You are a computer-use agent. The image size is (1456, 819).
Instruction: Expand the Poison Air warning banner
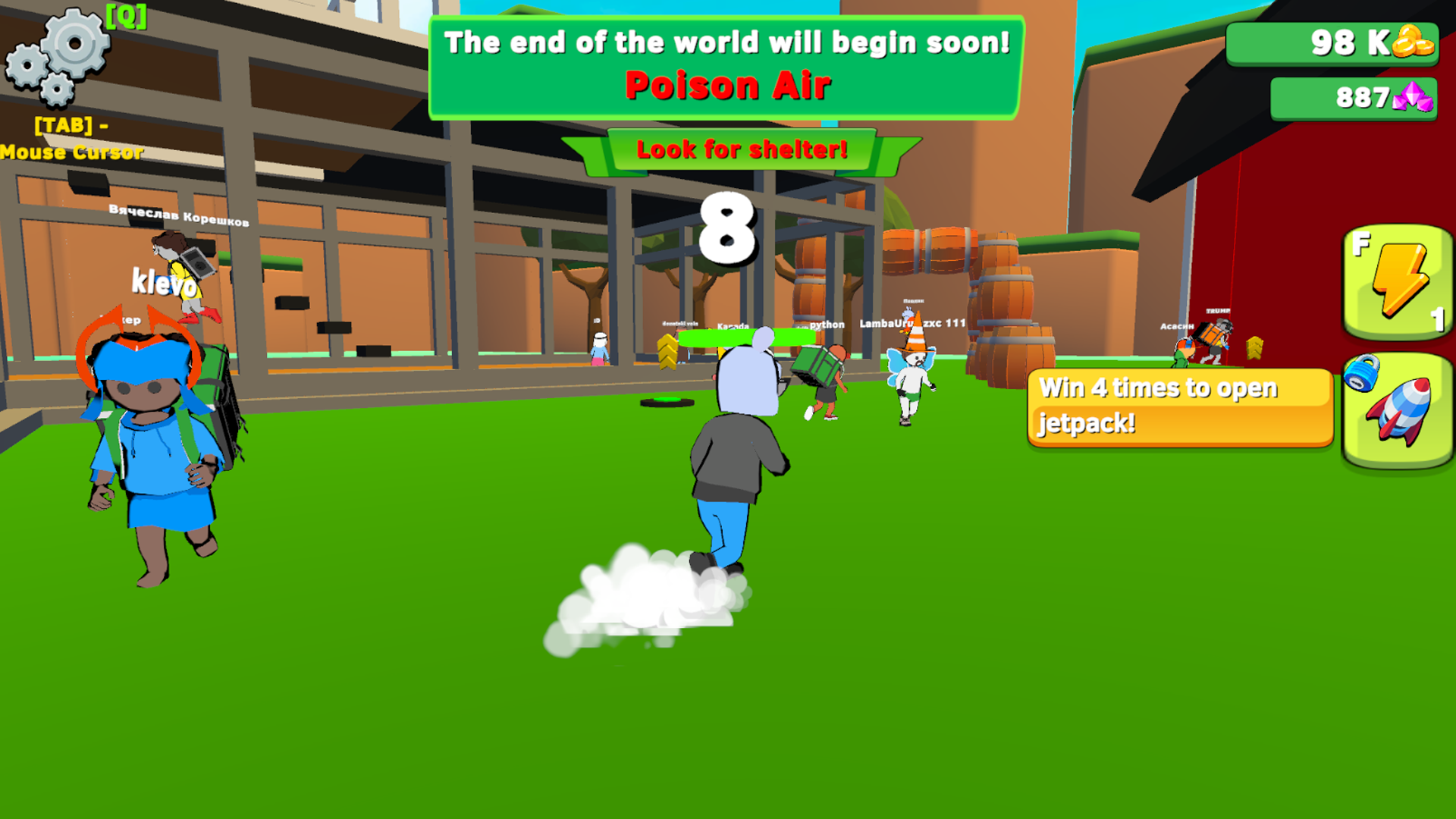pos(726,84)
